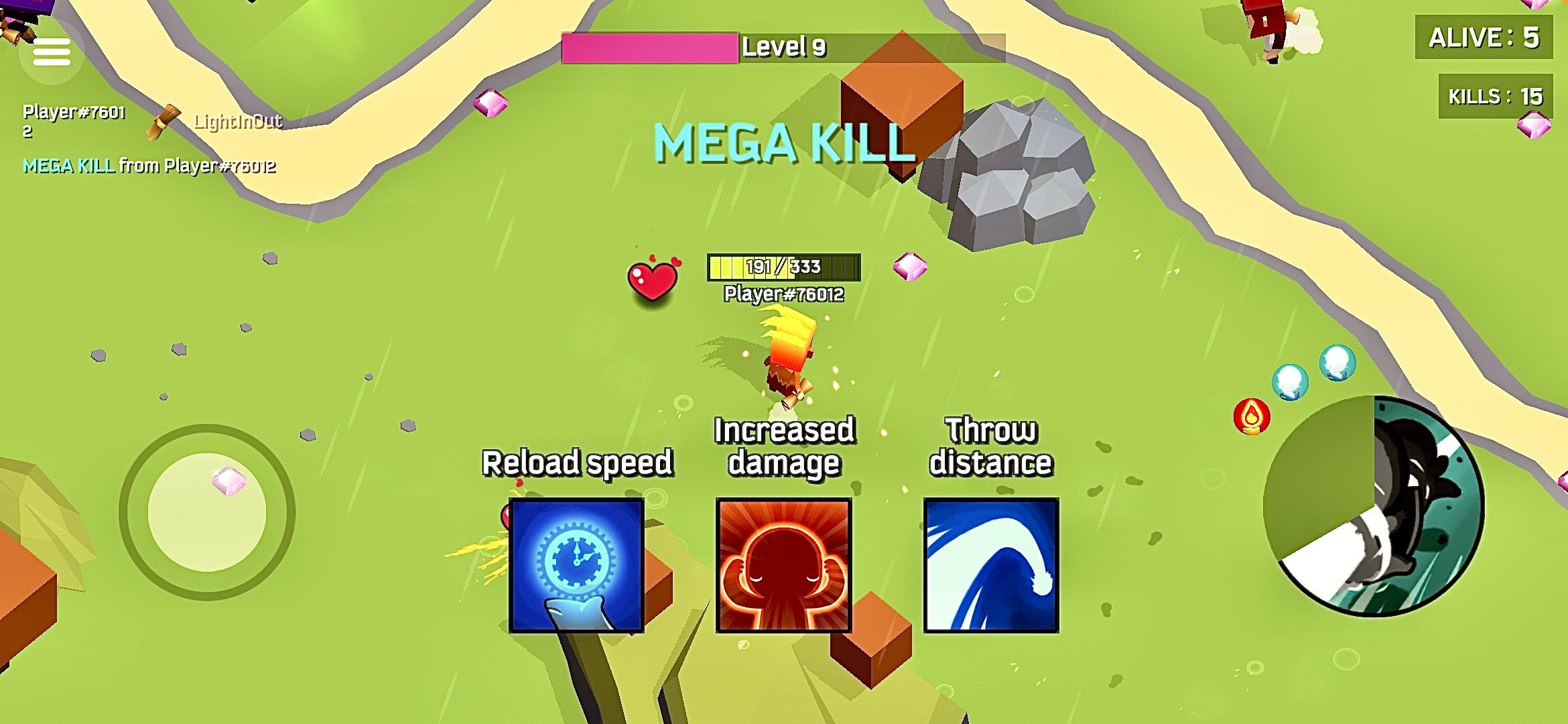
Task: Open the hamburger menu in top-left corner
Action: 53,51
